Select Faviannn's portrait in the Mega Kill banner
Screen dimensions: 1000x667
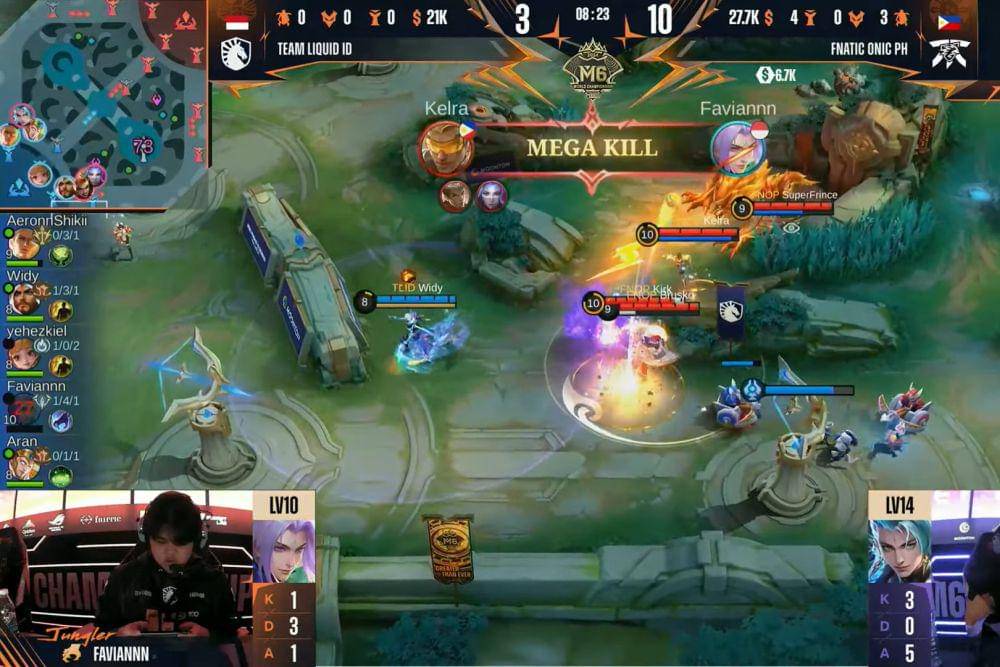(738, 148)
